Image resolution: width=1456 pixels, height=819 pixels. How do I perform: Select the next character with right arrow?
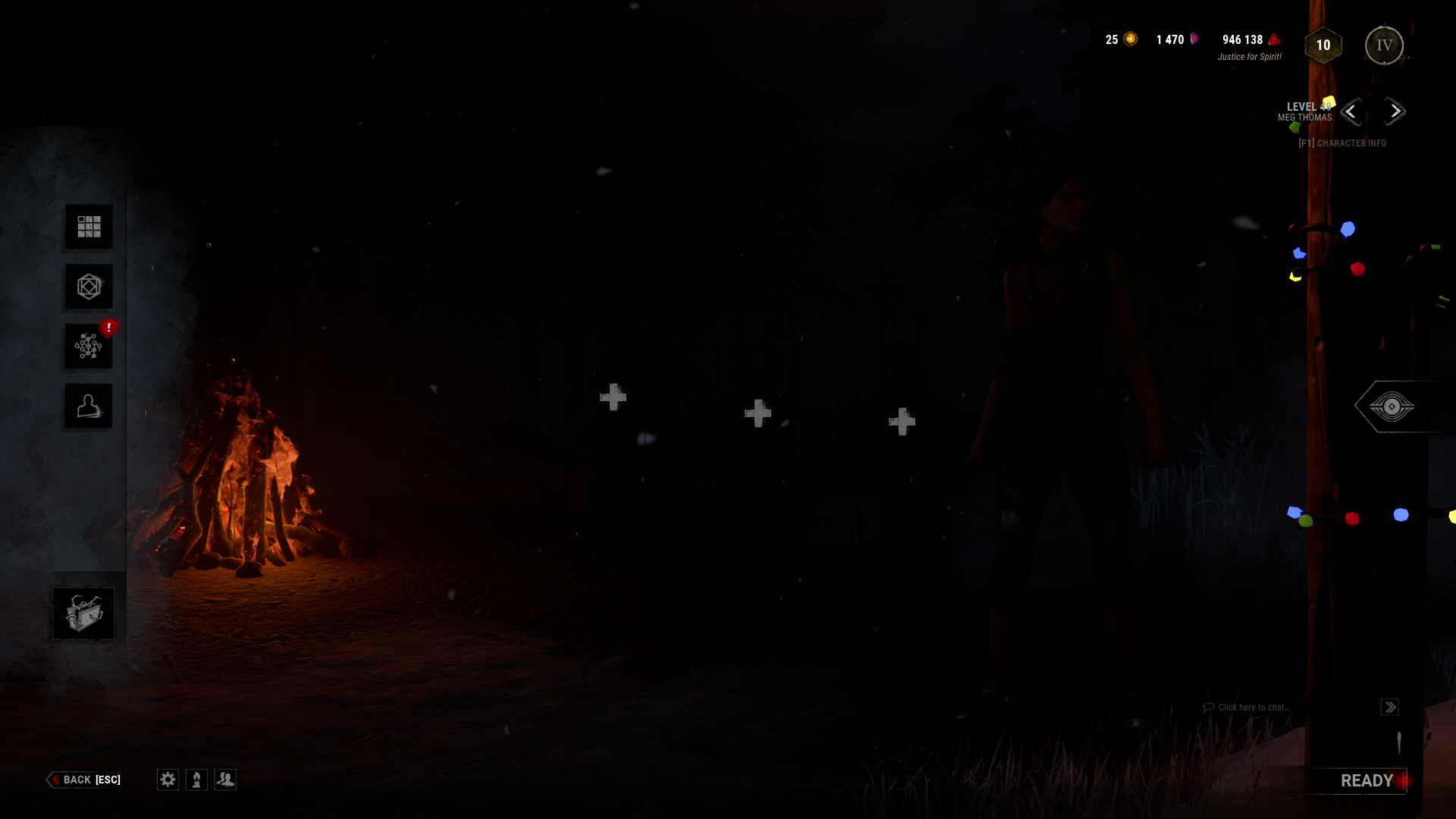1394,111
